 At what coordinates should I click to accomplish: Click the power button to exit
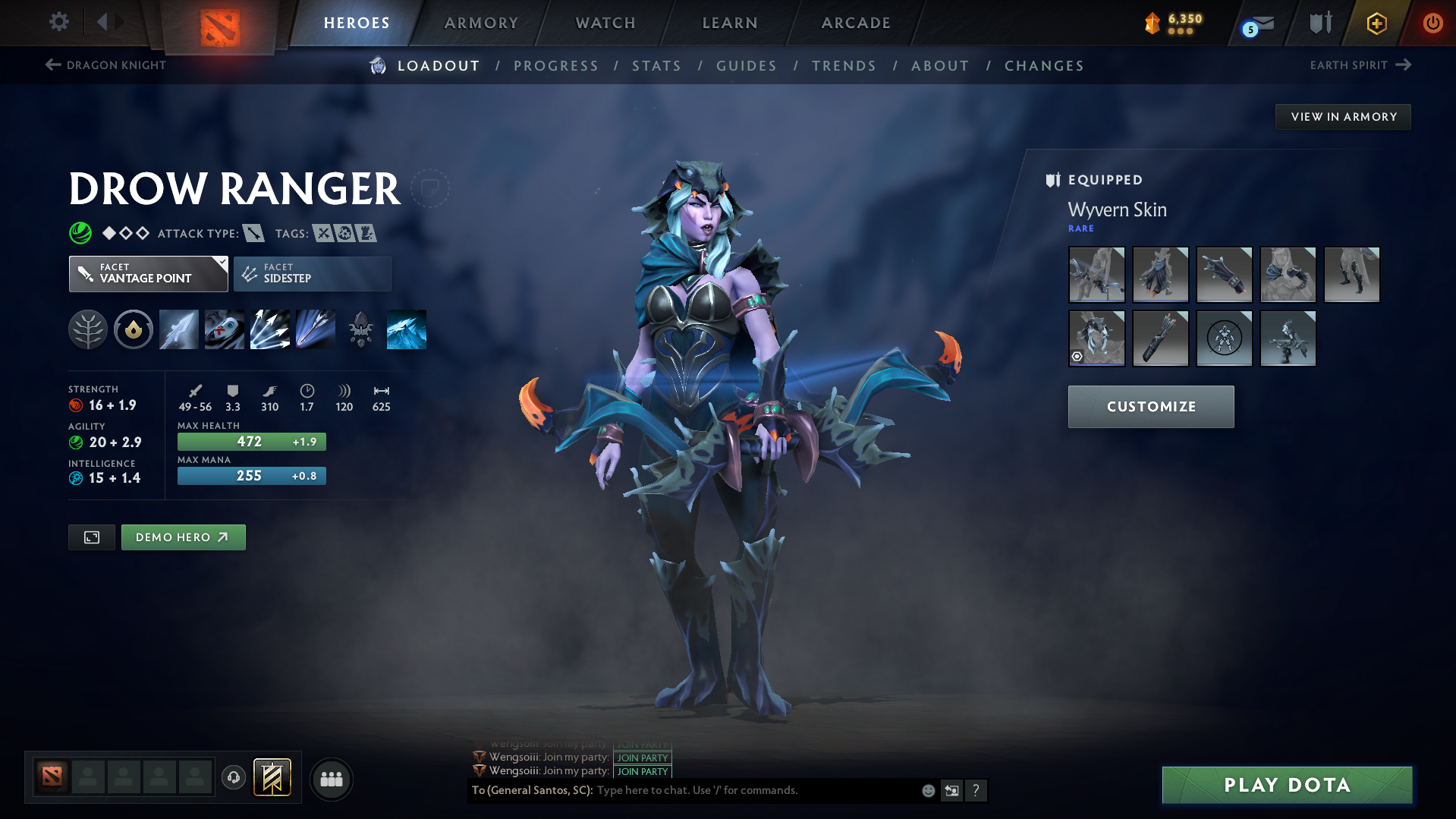(x=1432, y=24)
